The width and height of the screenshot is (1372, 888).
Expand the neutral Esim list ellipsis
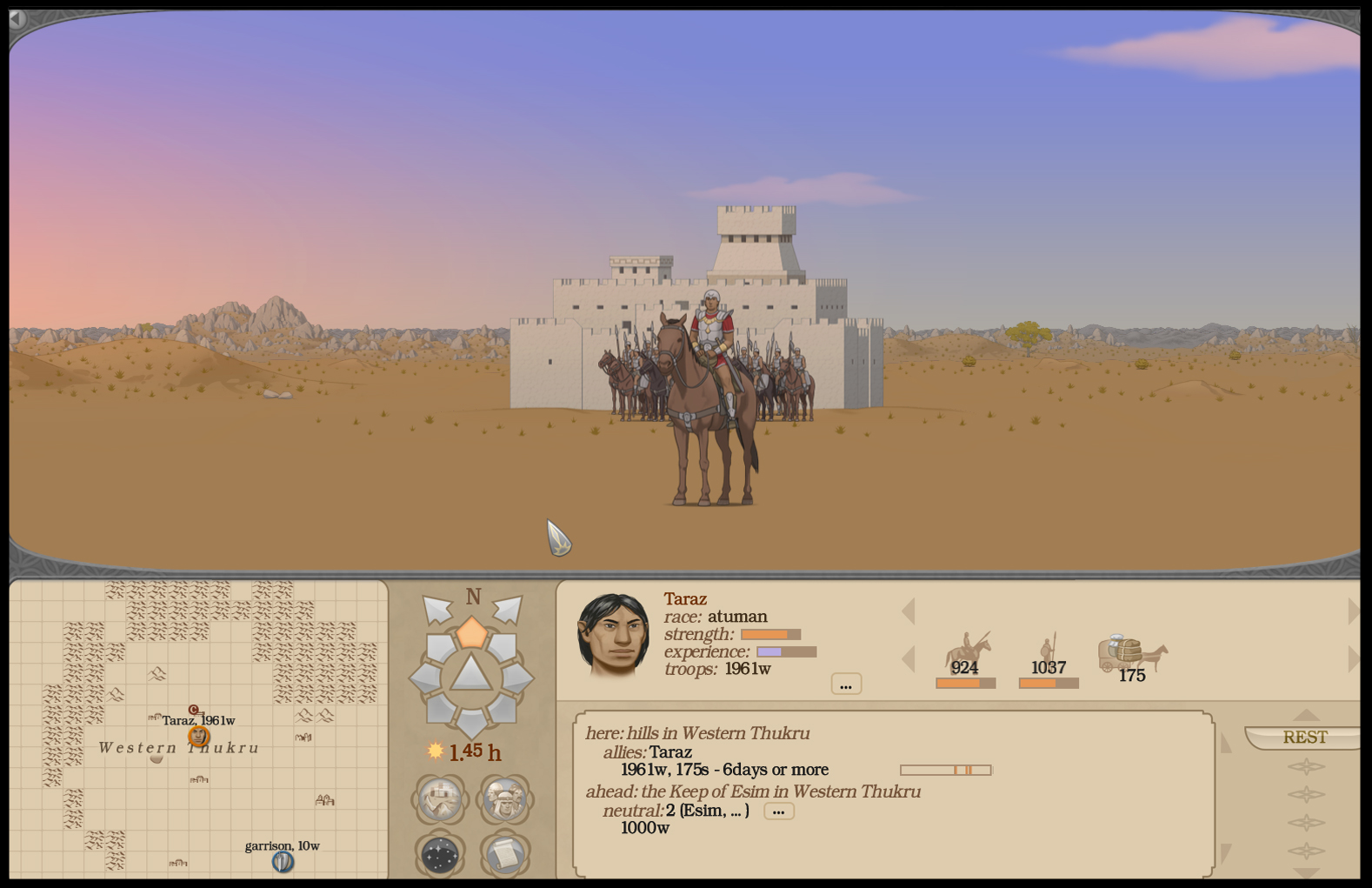click(x=778, y=811)
